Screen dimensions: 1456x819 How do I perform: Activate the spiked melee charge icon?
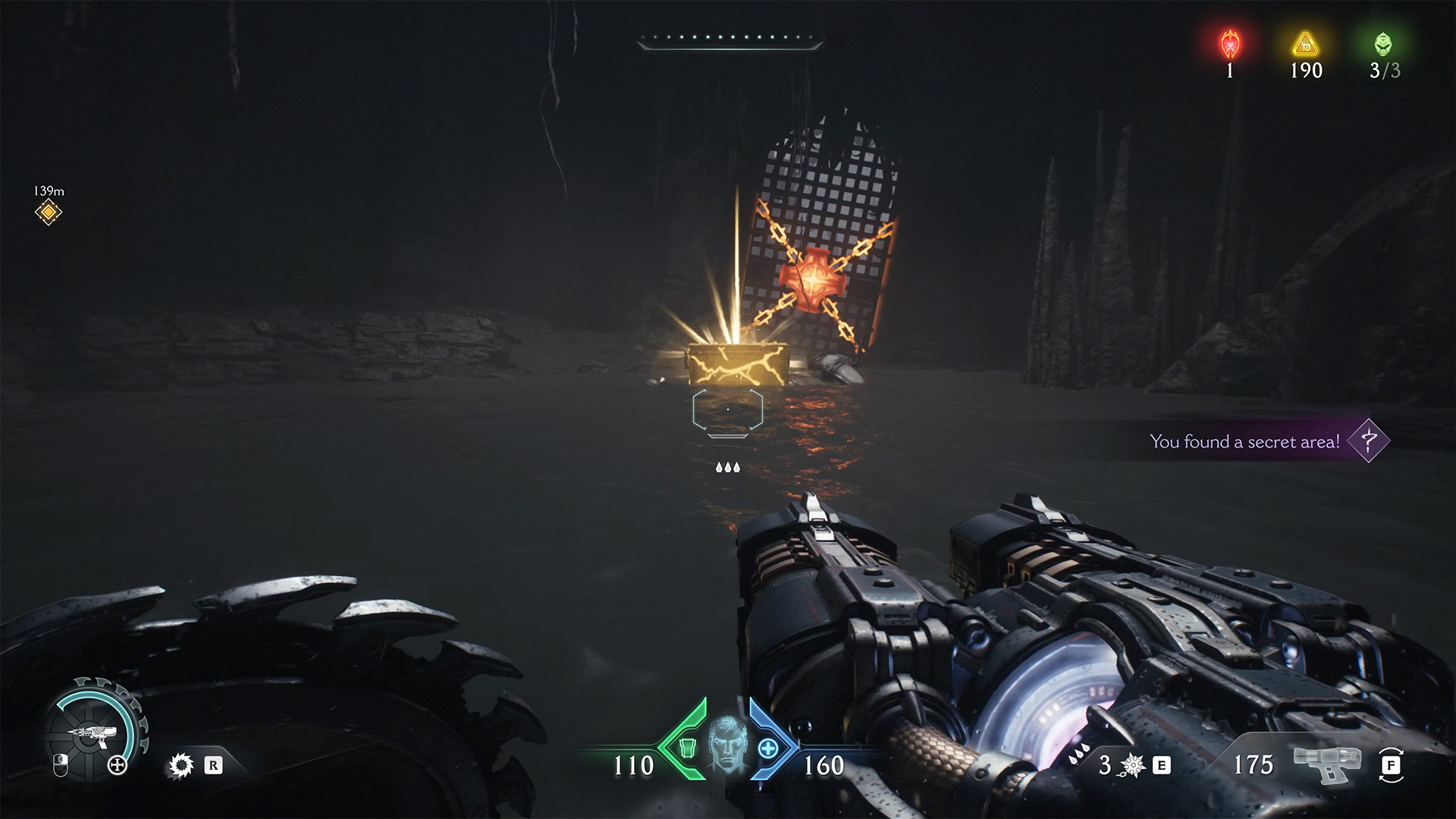[1132, 766]
